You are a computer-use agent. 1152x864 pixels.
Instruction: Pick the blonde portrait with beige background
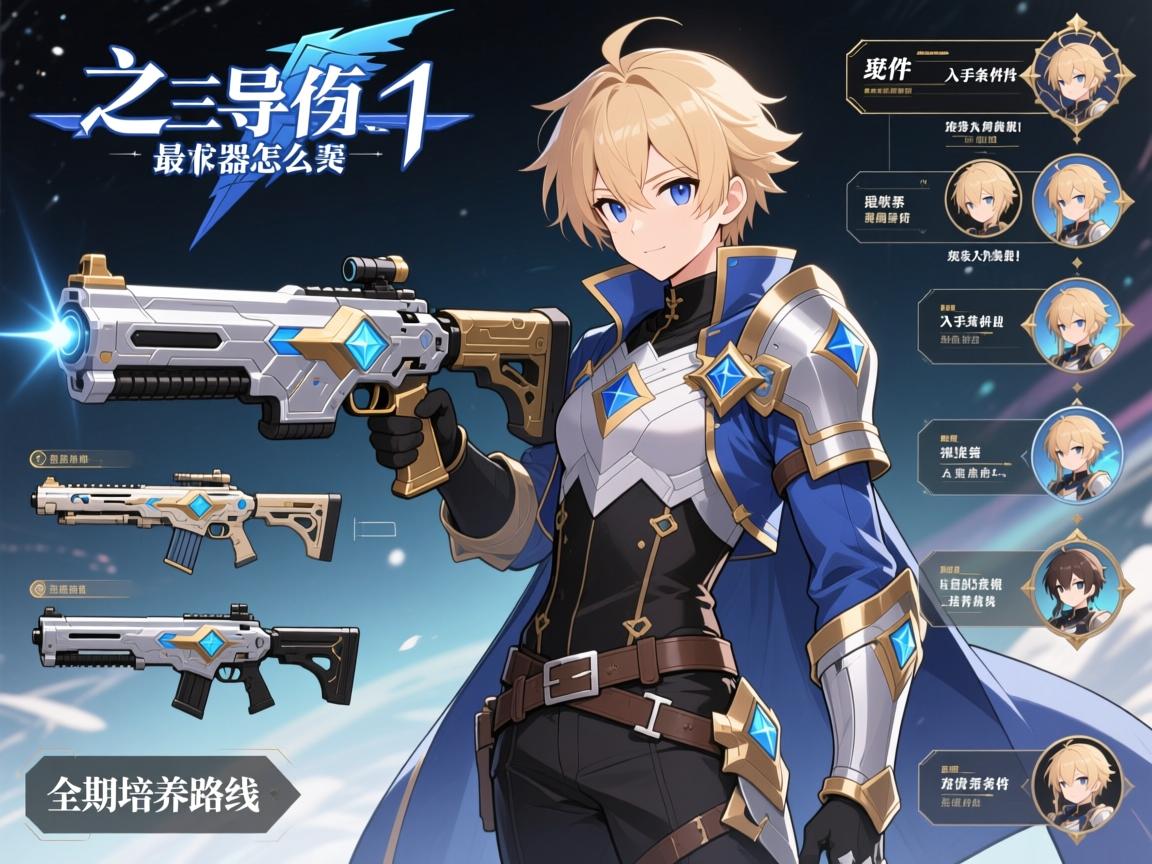982,199
